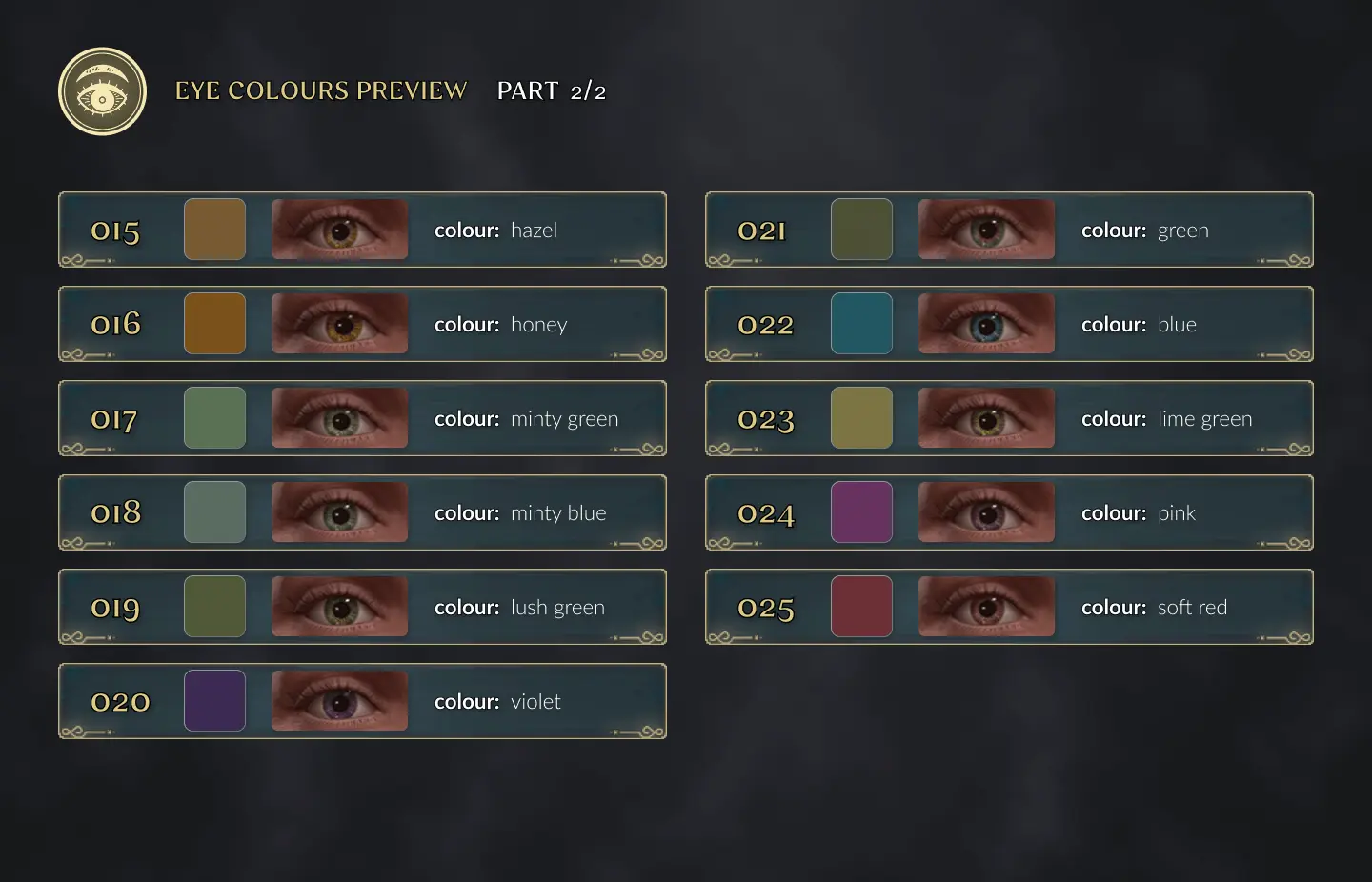Open the soft red eye preview
The image size is (1372, 882).
point(986,607)
